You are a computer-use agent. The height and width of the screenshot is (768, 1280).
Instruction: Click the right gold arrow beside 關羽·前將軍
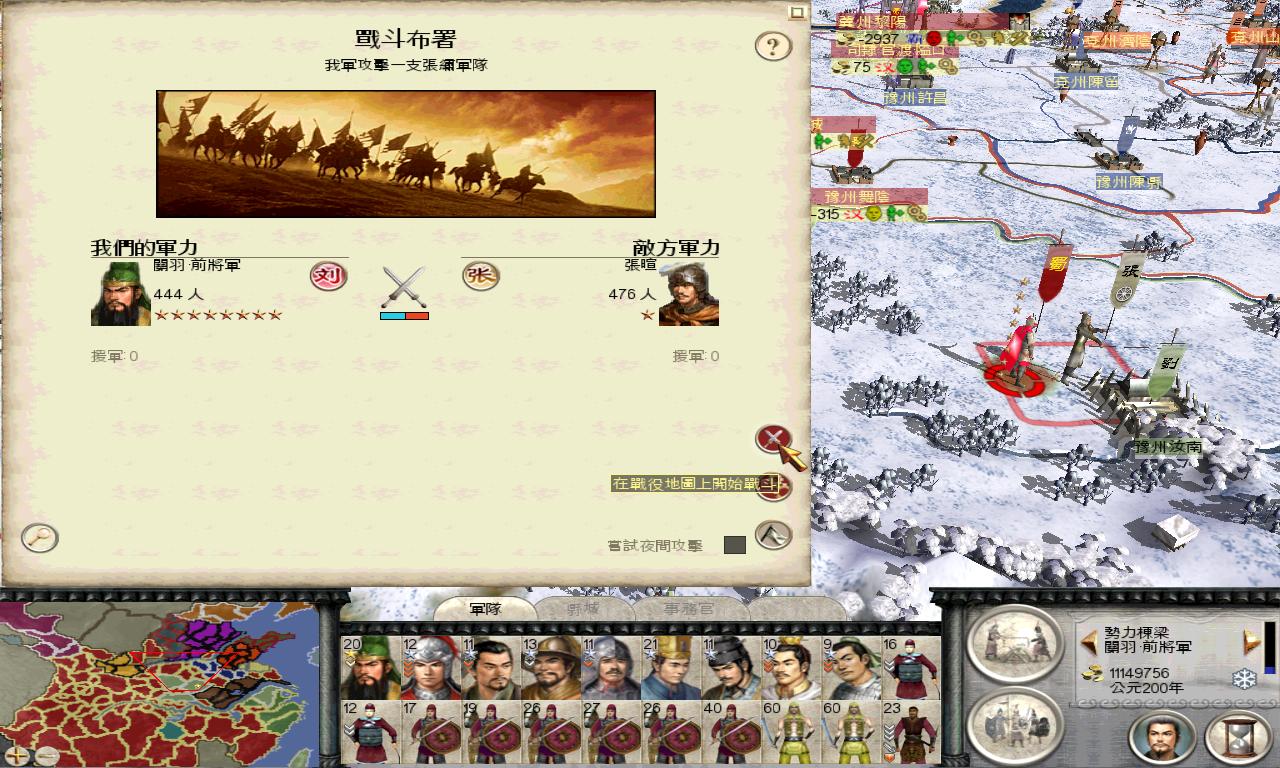[x=1248, y=643]
